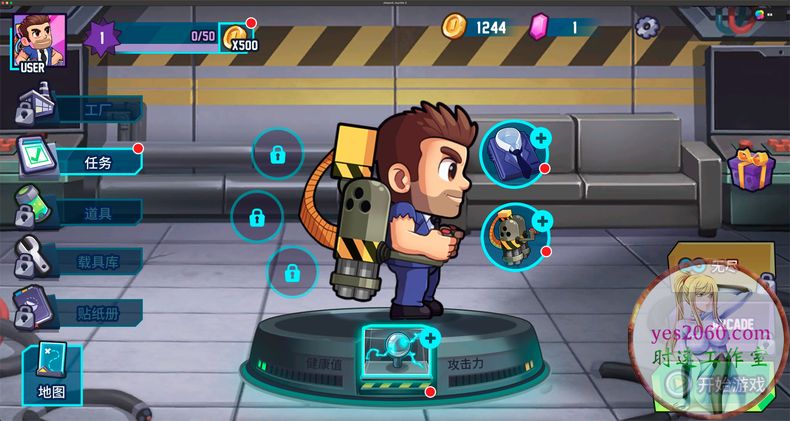790x421 pixels.
Task: Open the 任务 missions menu
Action: [x=83, y=161]
